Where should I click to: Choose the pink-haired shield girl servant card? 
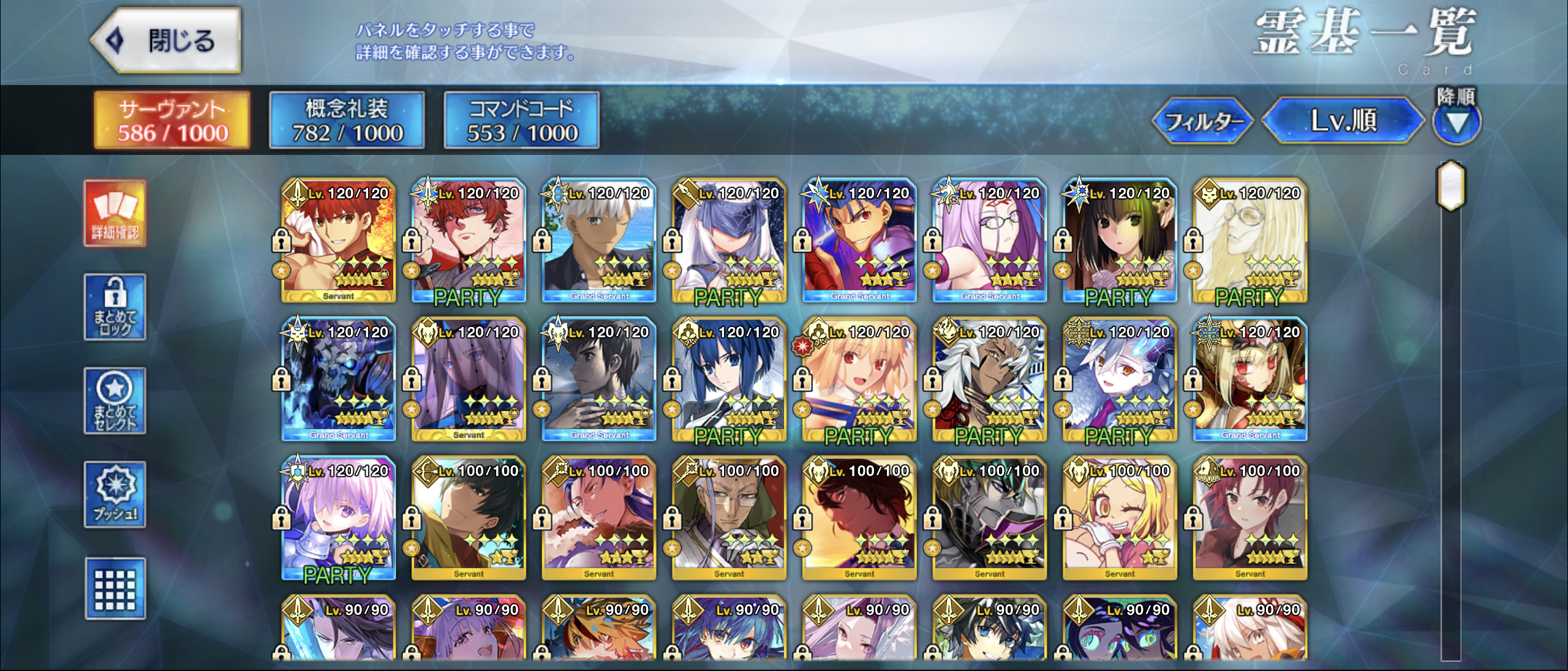point(339,519)
